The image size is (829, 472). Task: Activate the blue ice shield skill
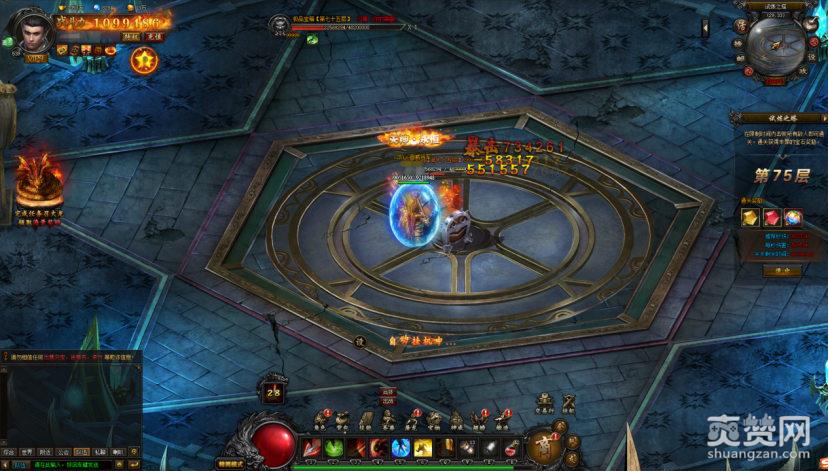401,448
